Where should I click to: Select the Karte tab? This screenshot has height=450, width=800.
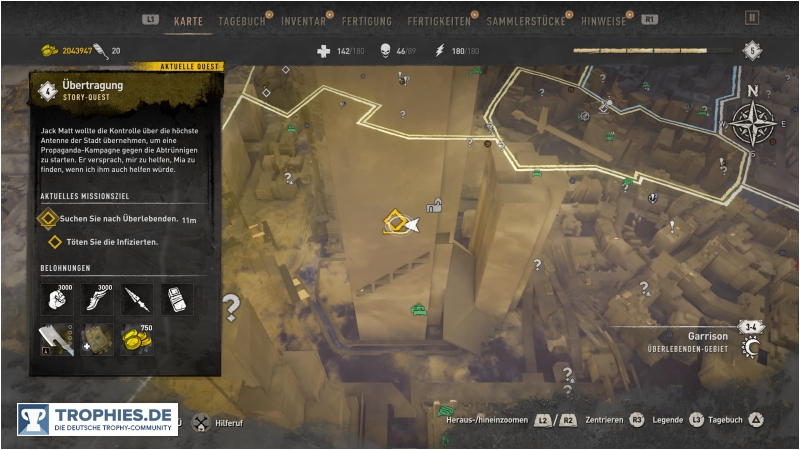188,20
